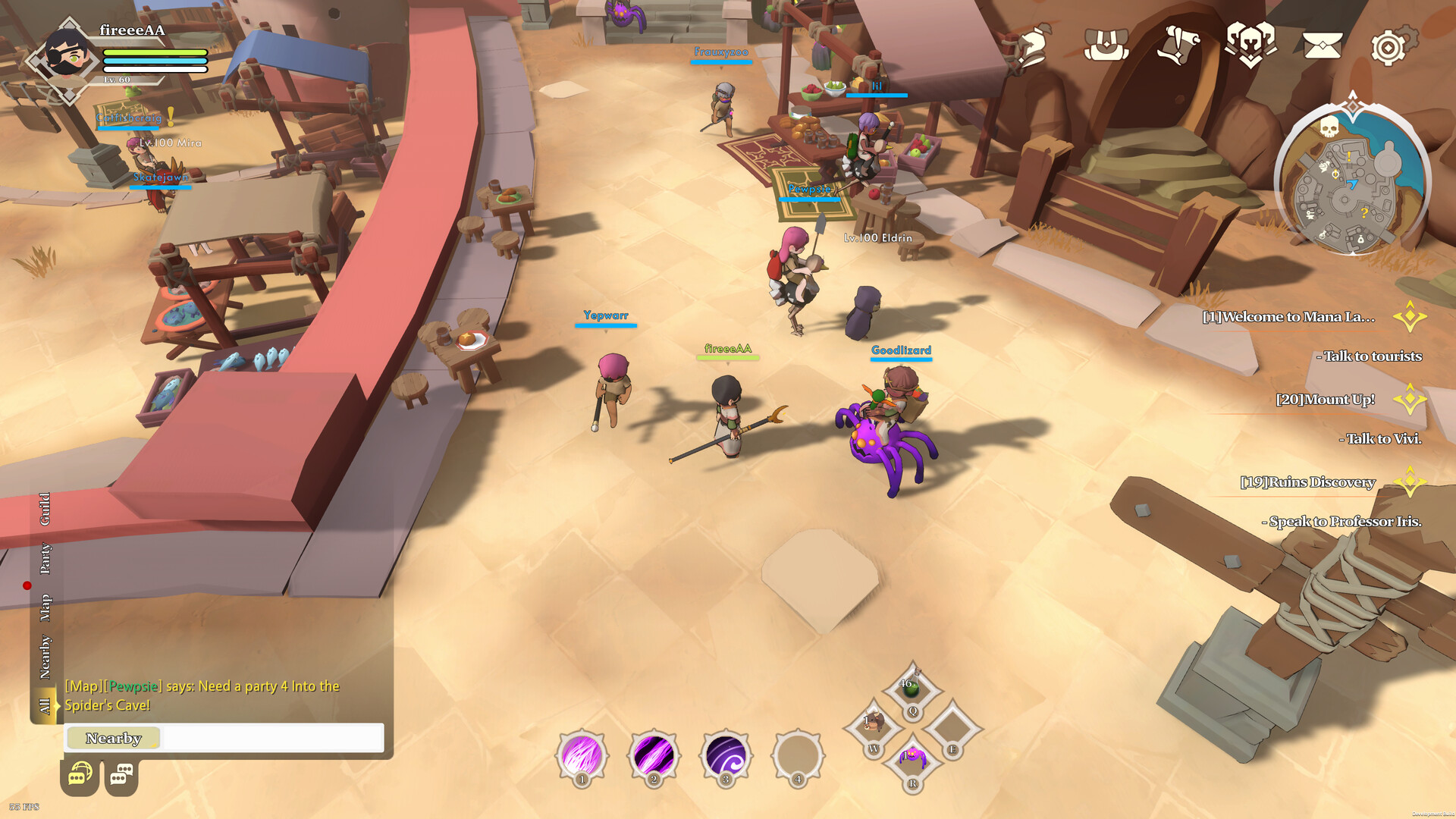
Task: Open the Nearby channel selector
Action: click(x=112, y=738)
